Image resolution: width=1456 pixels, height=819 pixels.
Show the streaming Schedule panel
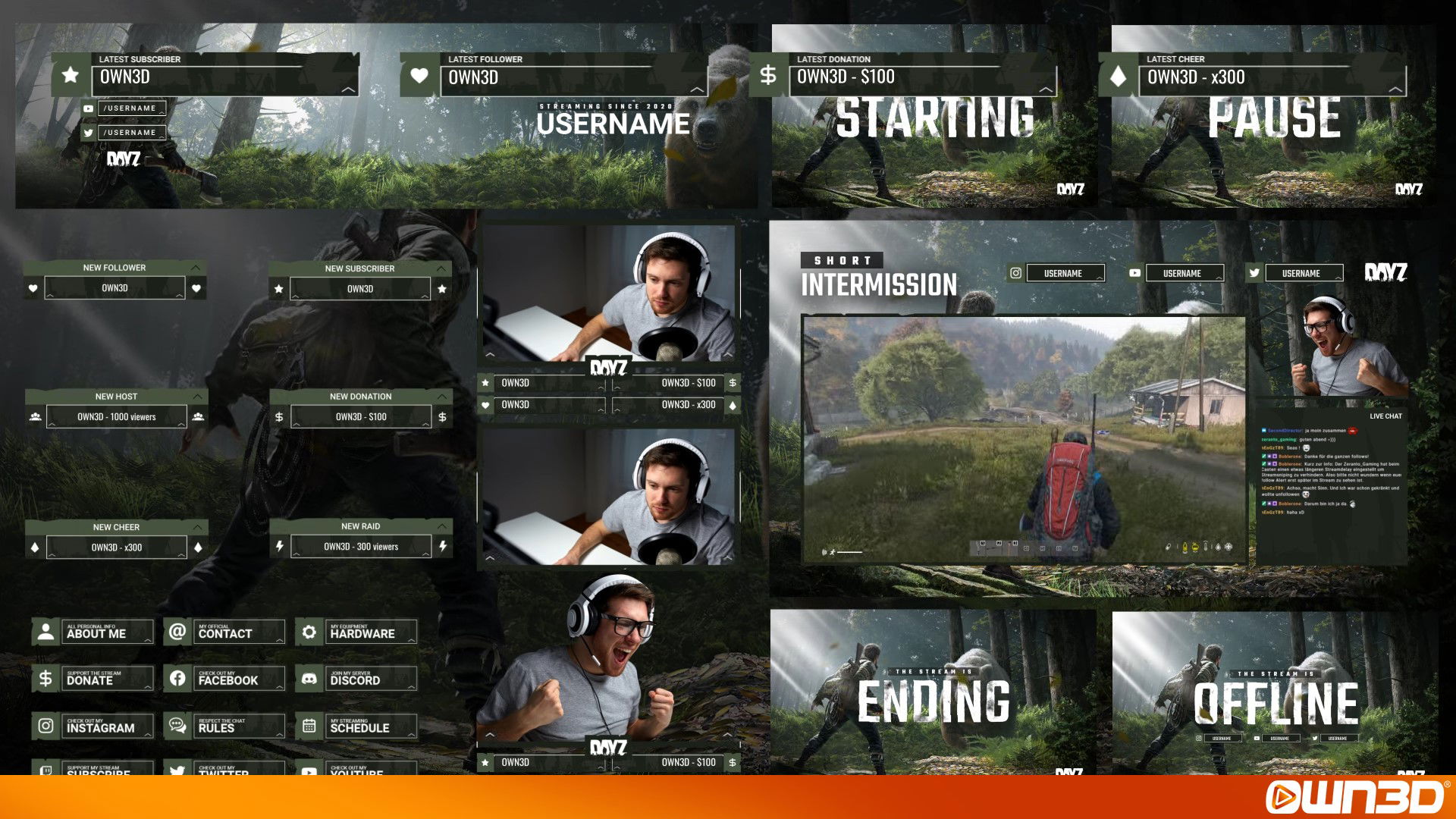[357, 726]
